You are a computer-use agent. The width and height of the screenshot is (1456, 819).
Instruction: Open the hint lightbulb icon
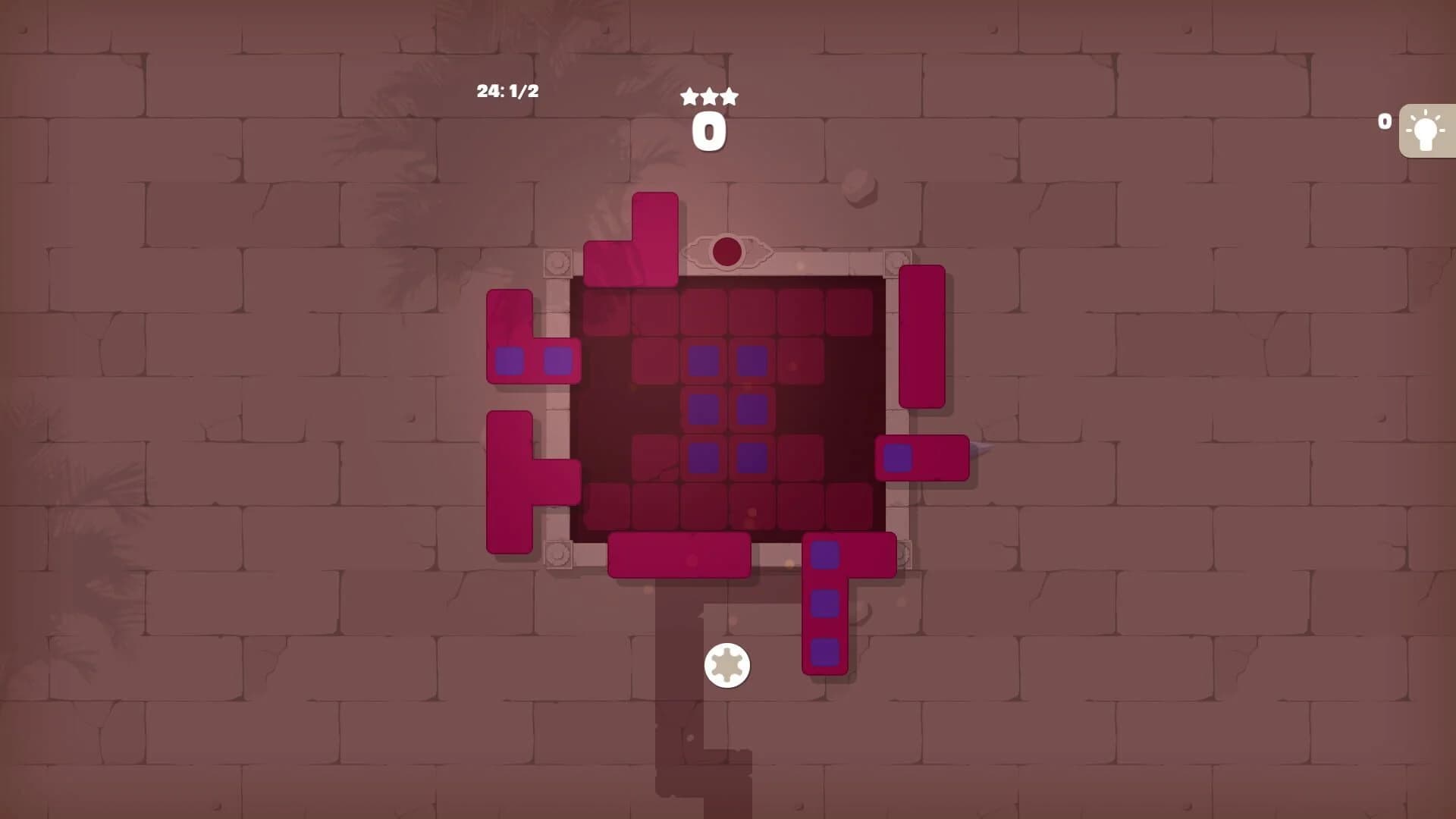tap(1425, 130)
